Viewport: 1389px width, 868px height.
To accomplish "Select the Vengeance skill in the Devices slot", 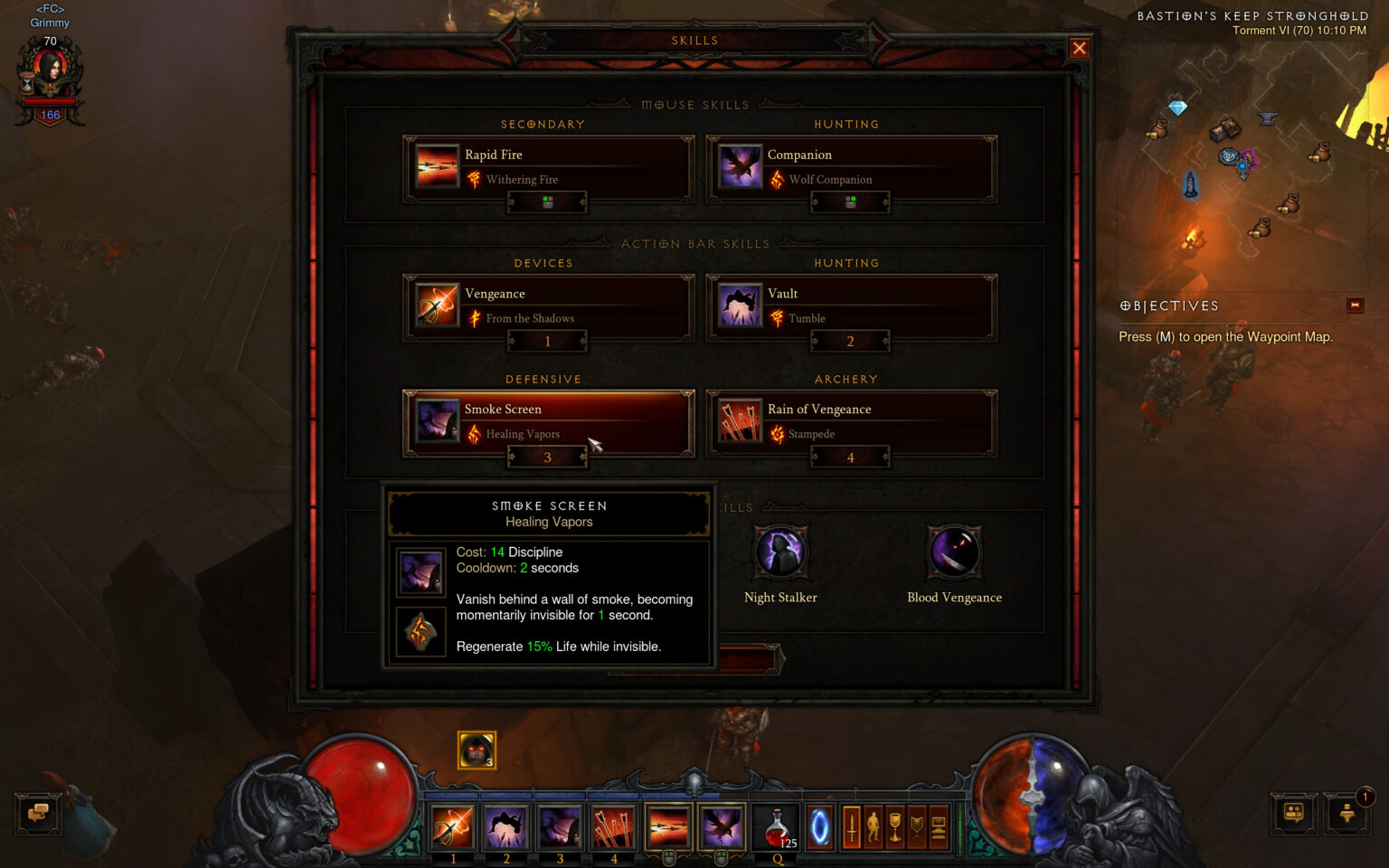I will [x=438, y=306].
